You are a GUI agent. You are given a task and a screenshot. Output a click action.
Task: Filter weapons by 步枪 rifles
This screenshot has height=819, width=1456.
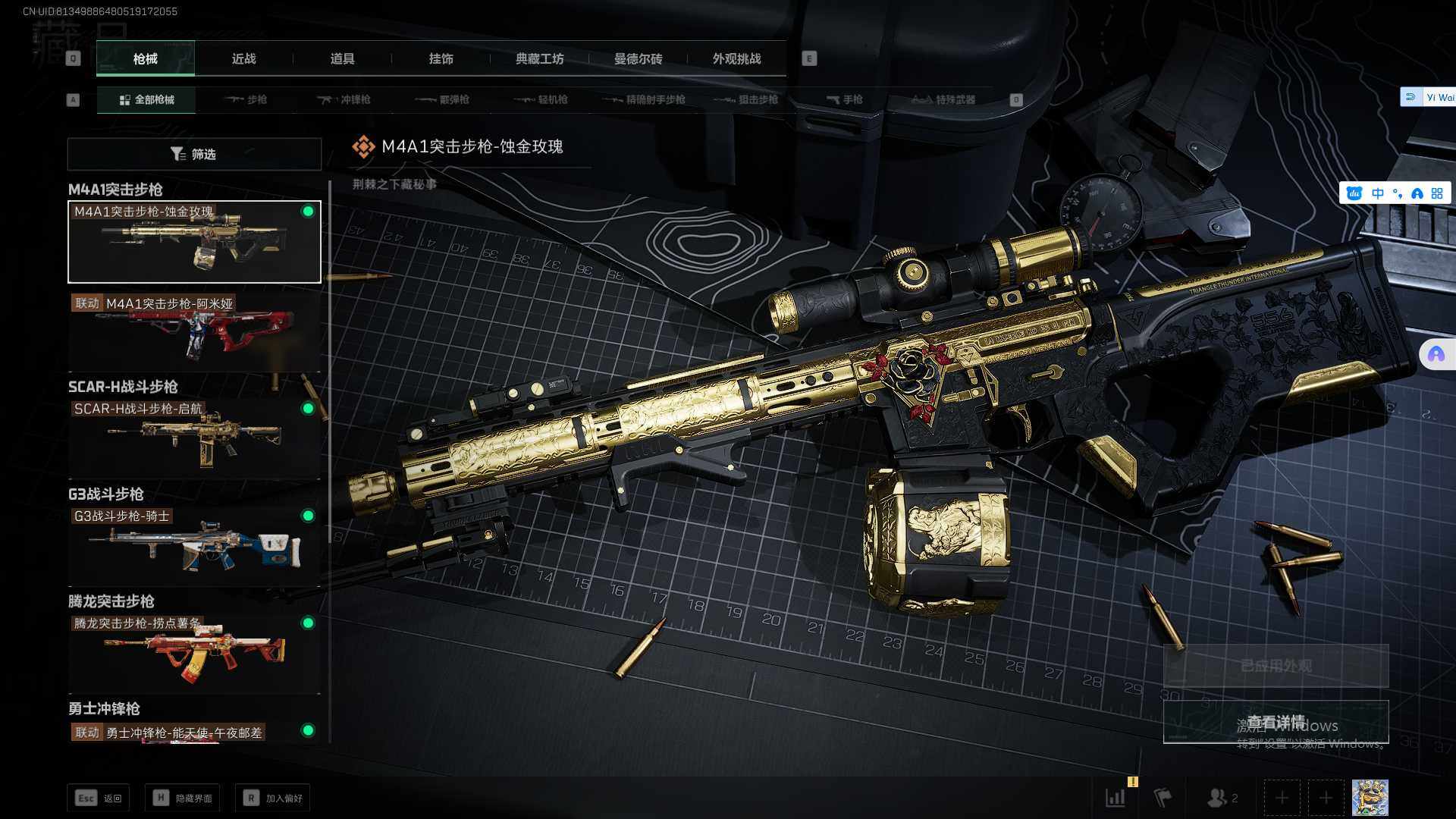[x=246, y=100]
